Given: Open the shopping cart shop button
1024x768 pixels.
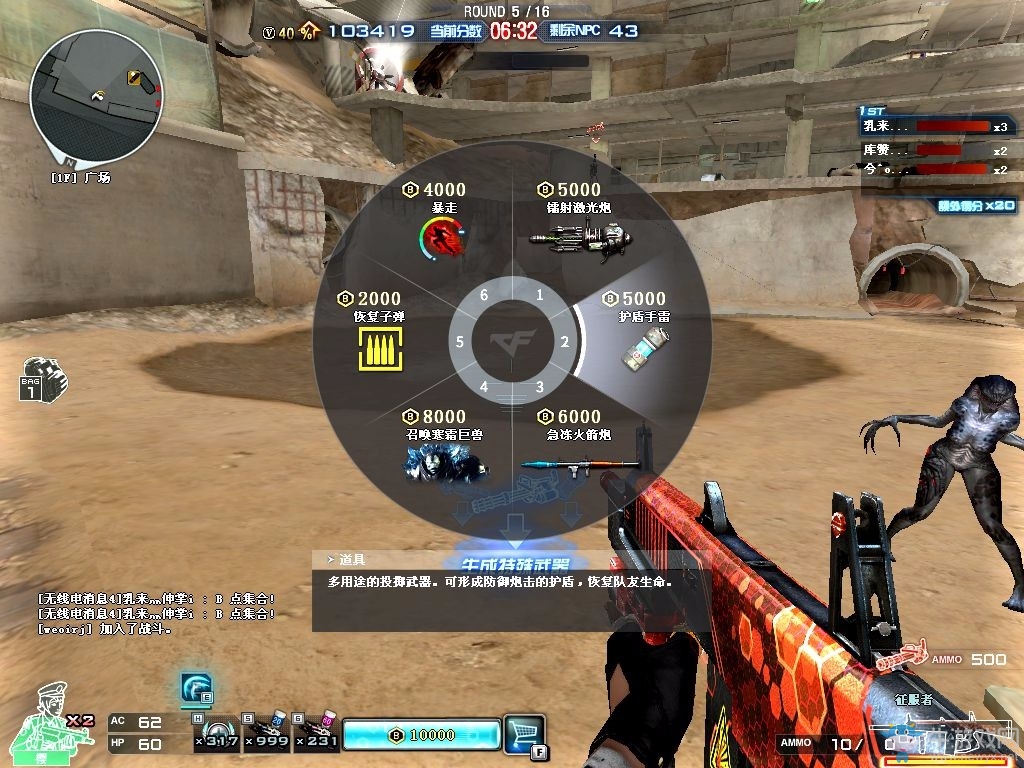Looking at the screenshot, I should [524, 733].
